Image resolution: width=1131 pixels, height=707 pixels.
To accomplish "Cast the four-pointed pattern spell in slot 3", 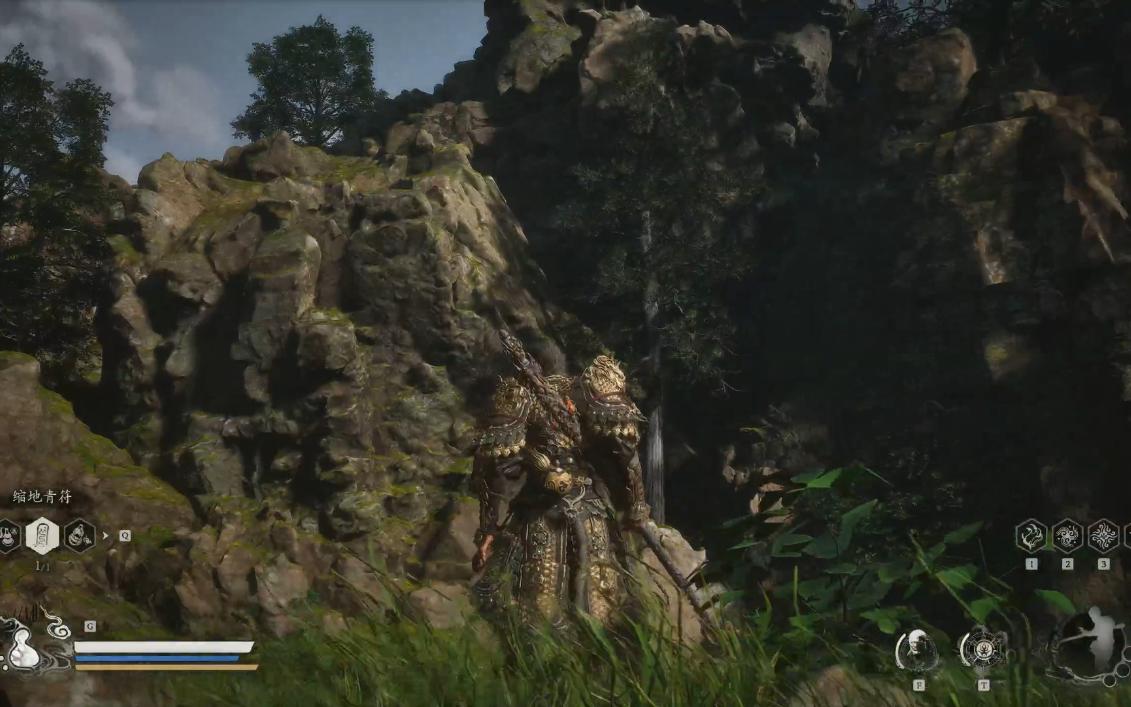I will click(1103, 536).
